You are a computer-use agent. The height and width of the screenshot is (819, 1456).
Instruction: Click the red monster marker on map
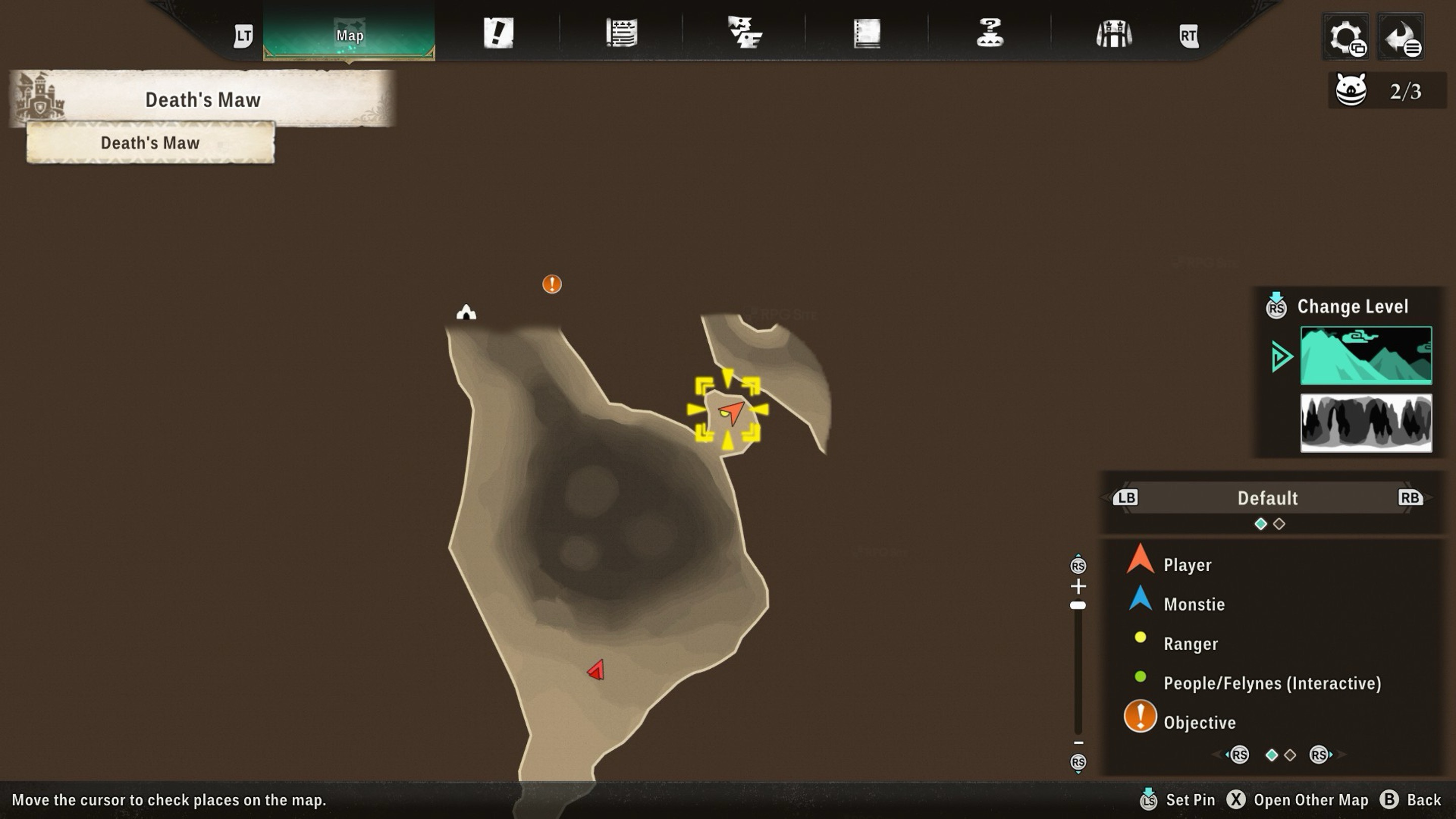pyautogui.click(x=597, y=670)
